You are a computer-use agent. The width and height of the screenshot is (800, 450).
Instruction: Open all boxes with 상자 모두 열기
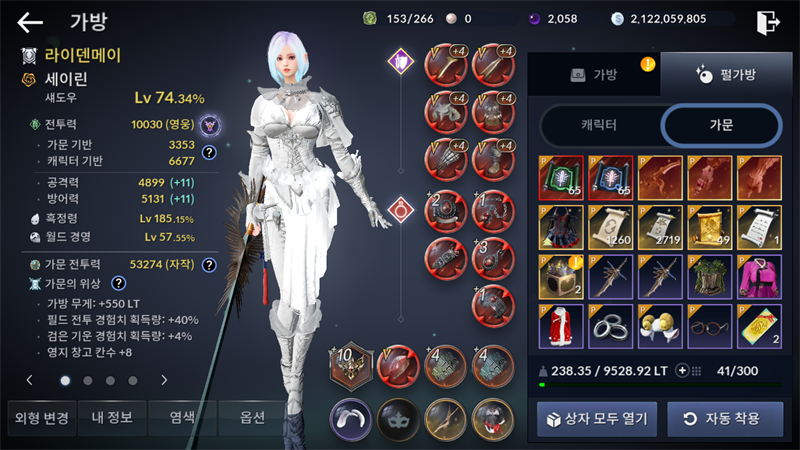coord(597,418)
